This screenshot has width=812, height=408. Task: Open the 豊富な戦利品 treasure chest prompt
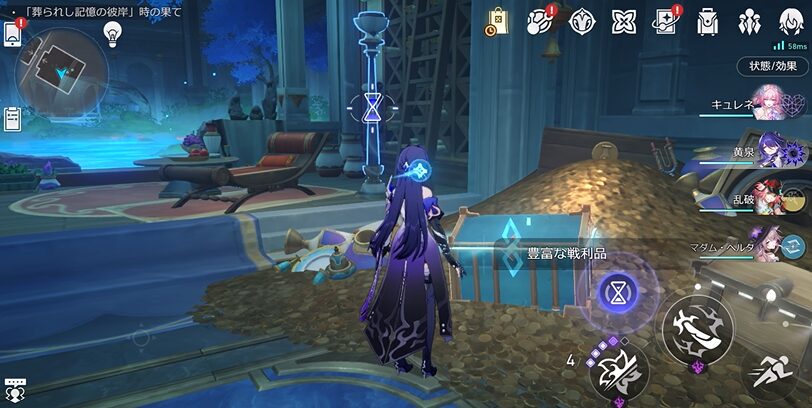[552, 254]
